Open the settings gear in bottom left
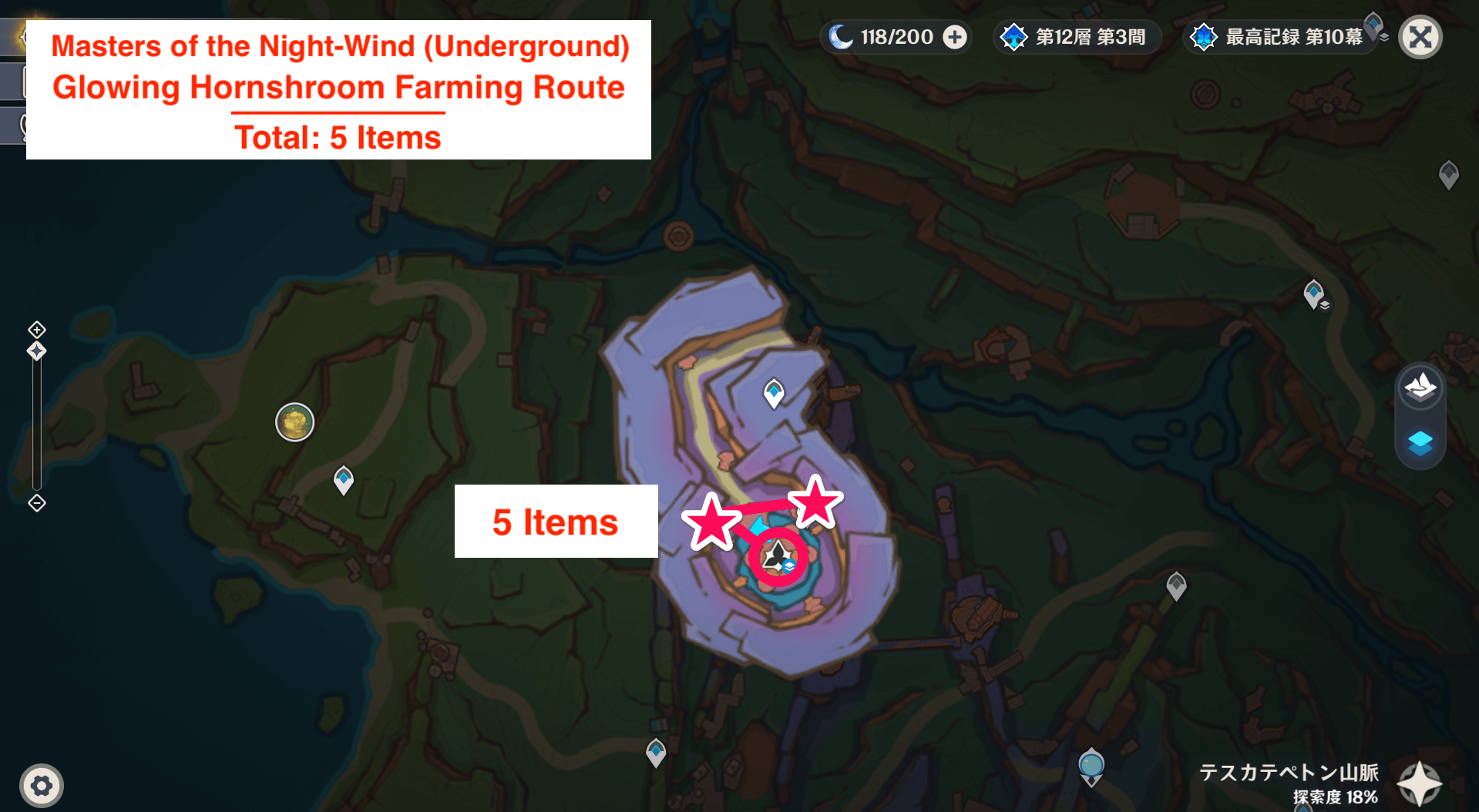Screen dimensions: 1479x812 point(42,785)
